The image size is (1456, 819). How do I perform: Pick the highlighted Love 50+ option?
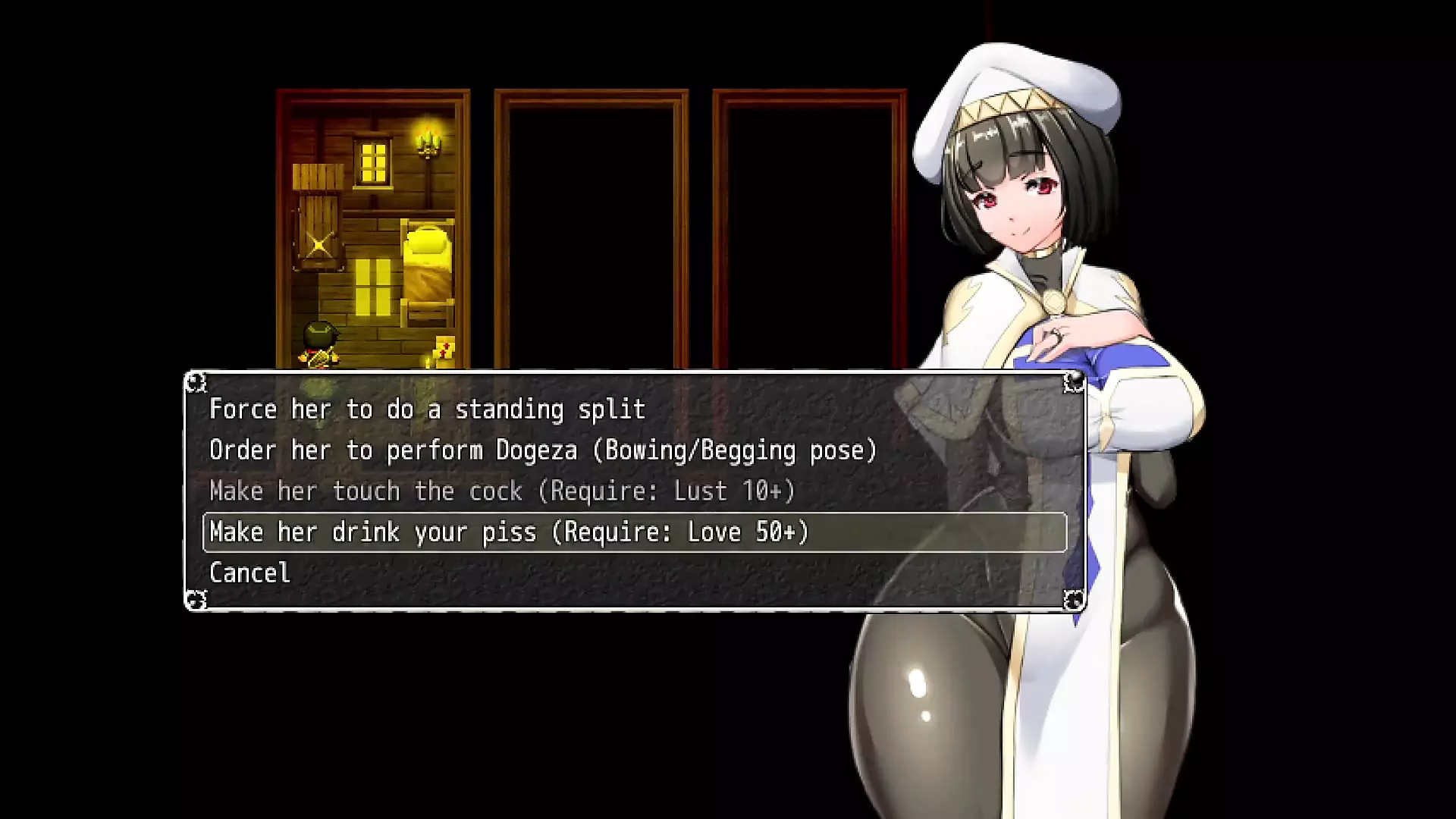509,532
